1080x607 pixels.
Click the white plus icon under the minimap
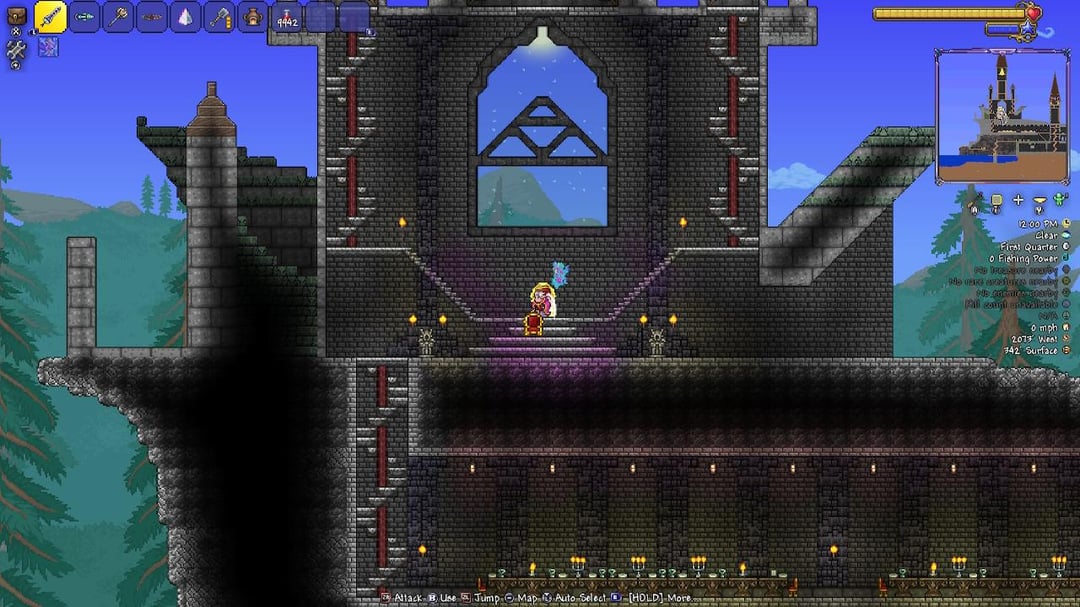(1018, 200)
